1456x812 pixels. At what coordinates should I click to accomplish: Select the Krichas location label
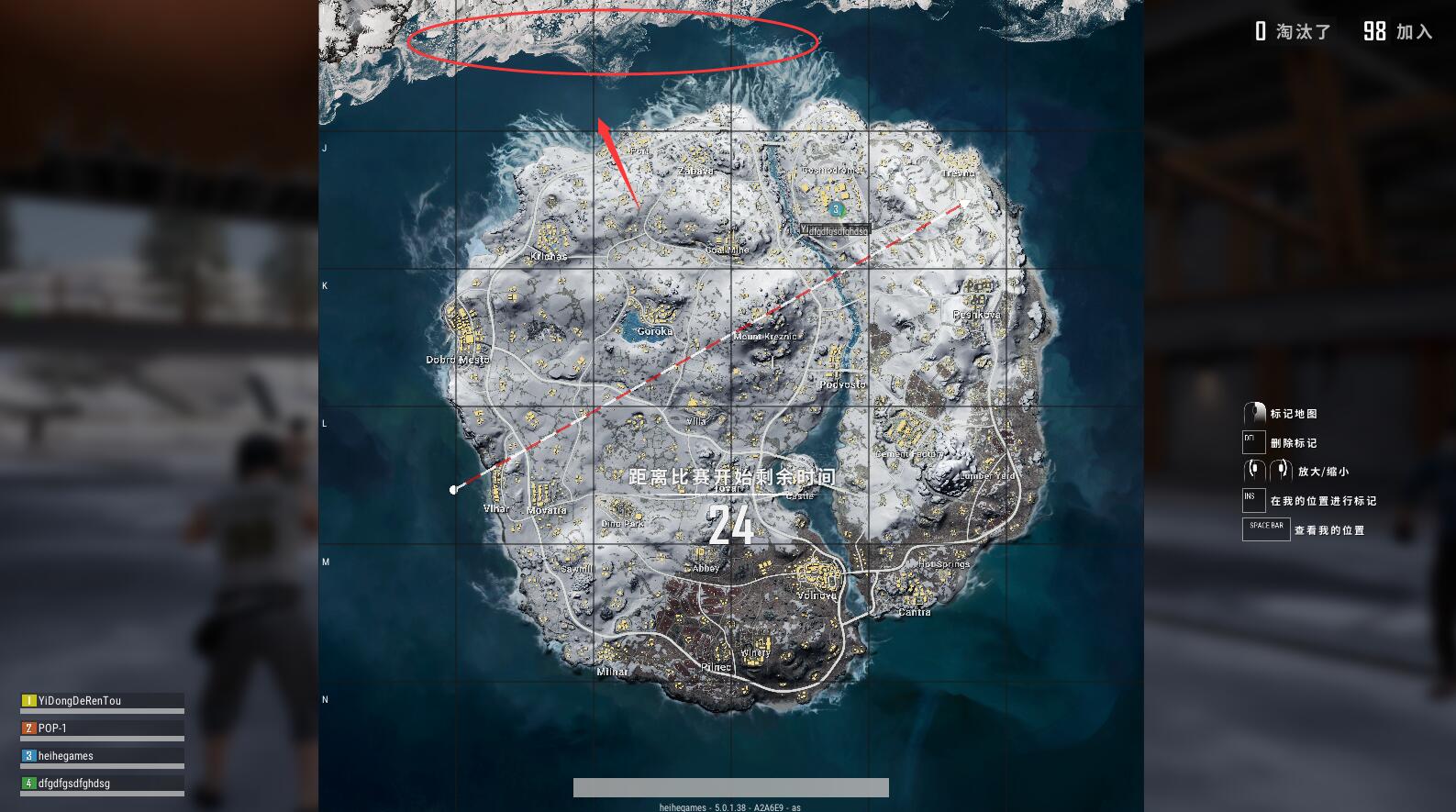pos(549,257)
